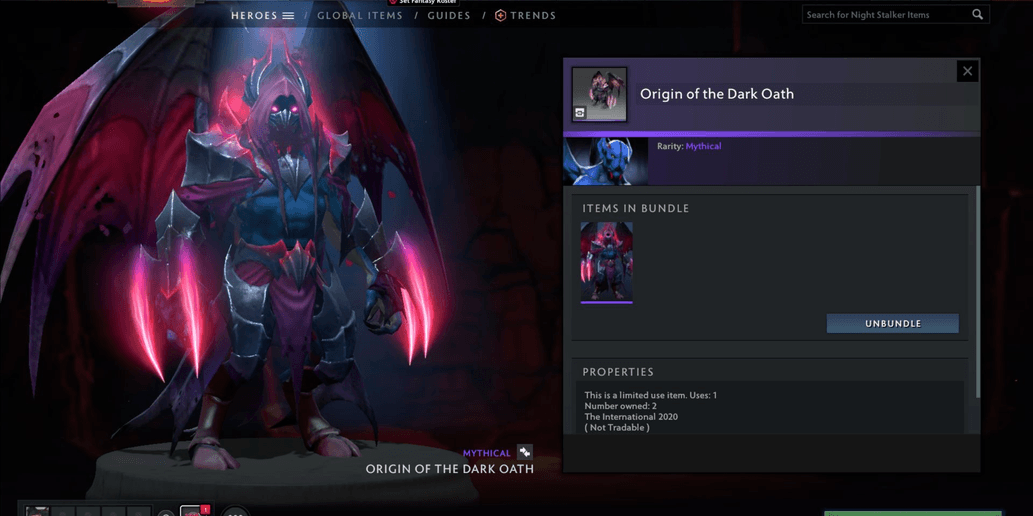Click the Night Stalker items search field
Viewport: 1033px width, 516px height.
click(x=883, y=15)
